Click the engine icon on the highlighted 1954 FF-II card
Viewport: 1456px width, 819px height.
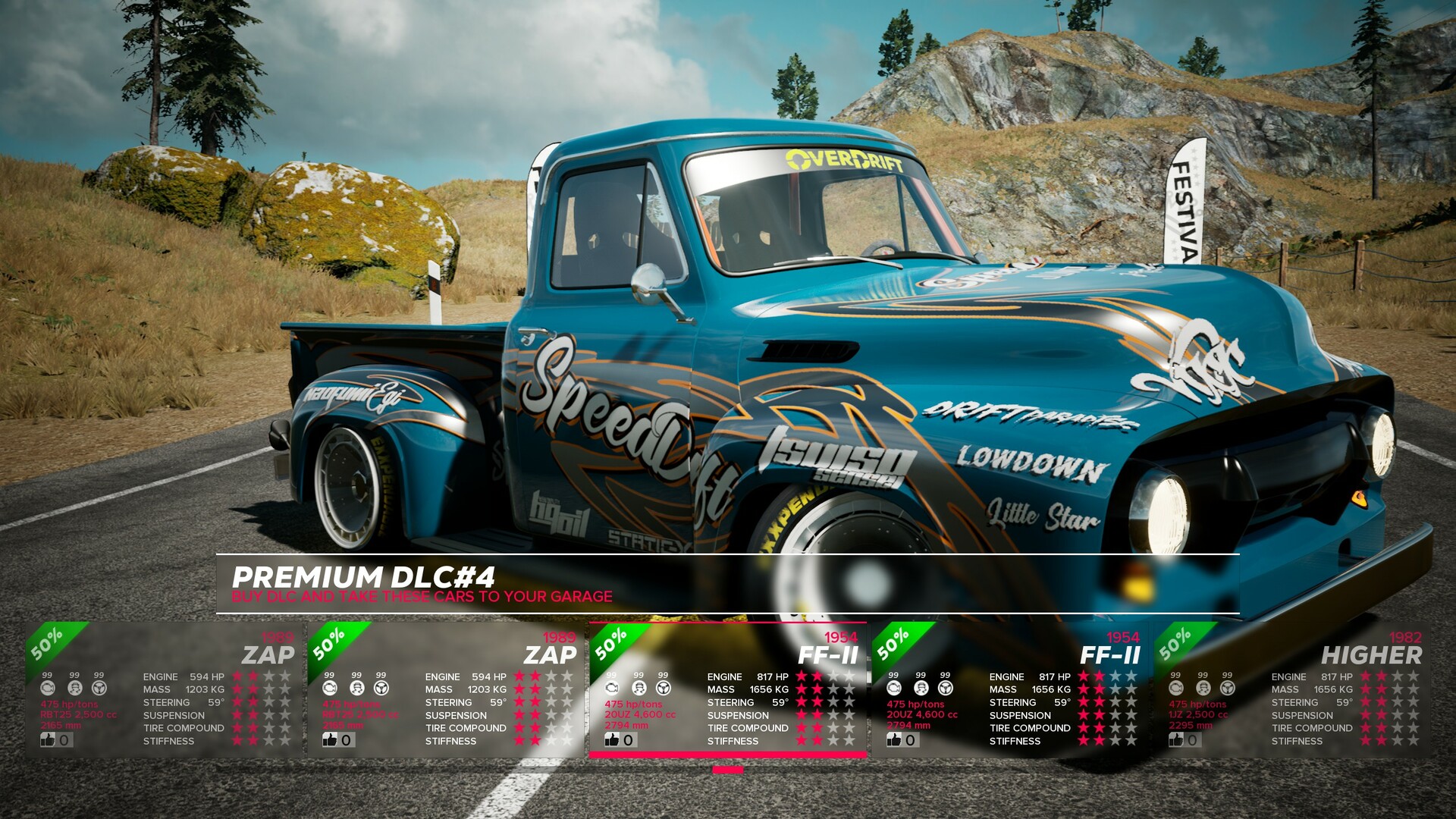(x=613, y=687)
